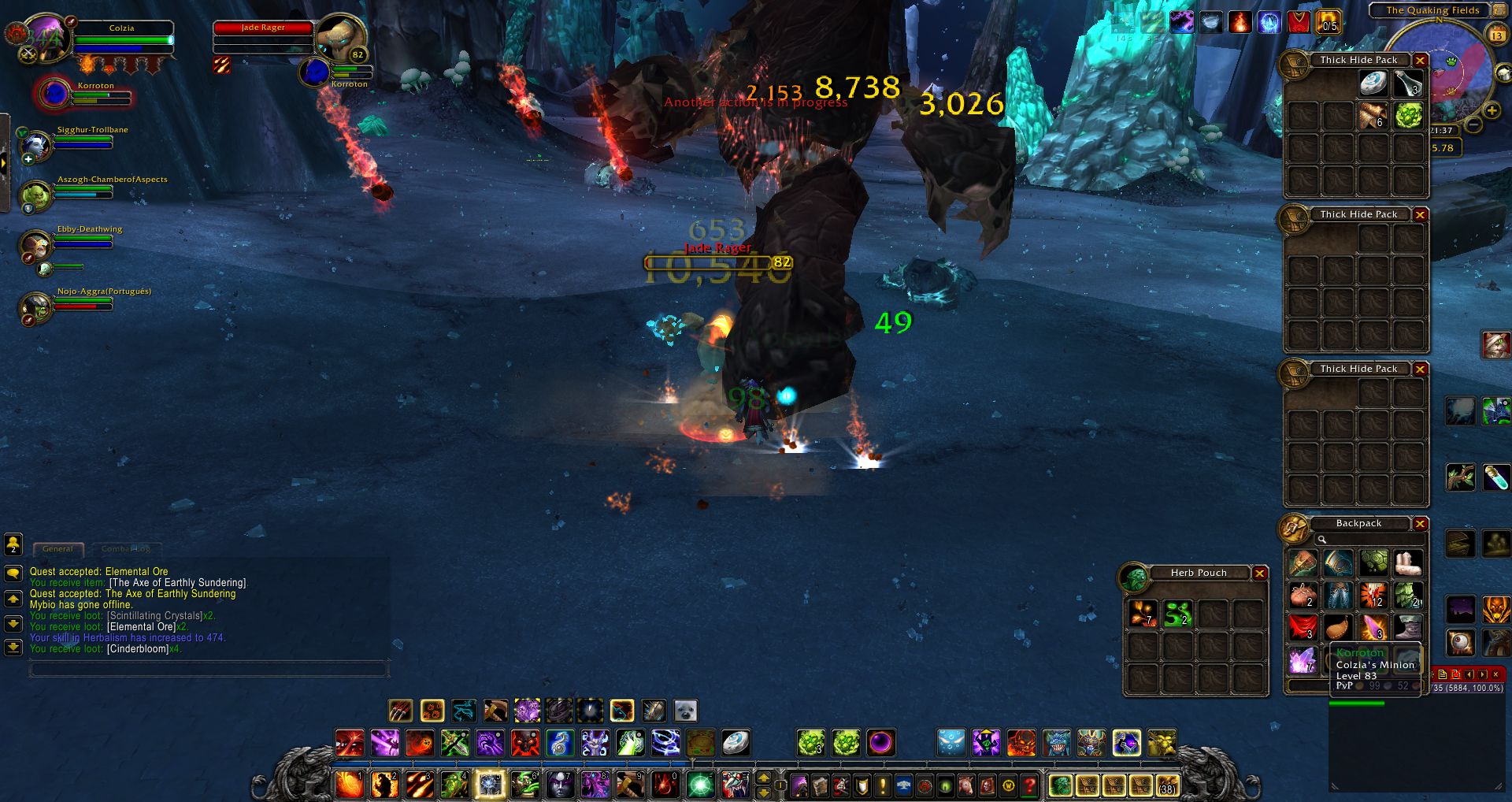
Task: Switch to the General chat tab
Action: tap(57, 548)
